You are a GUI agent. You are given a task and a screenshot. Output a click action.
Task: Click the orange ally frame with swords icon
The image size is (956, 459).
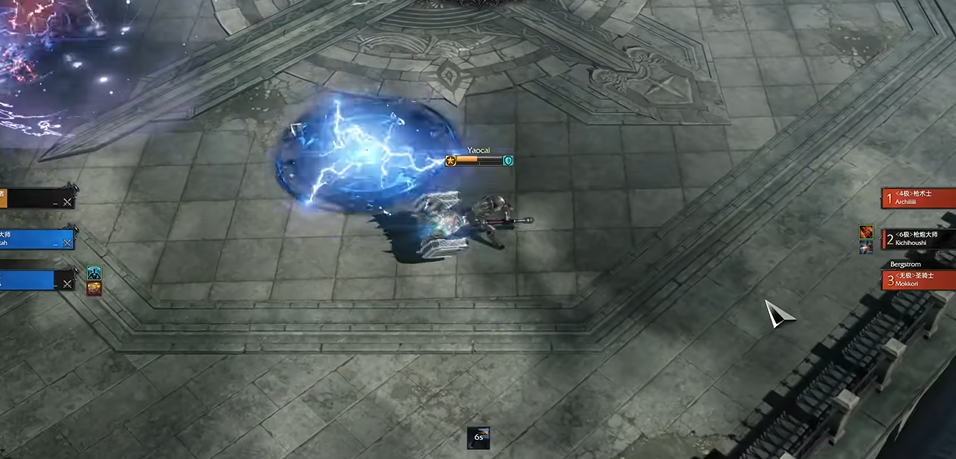pos(37,200)
